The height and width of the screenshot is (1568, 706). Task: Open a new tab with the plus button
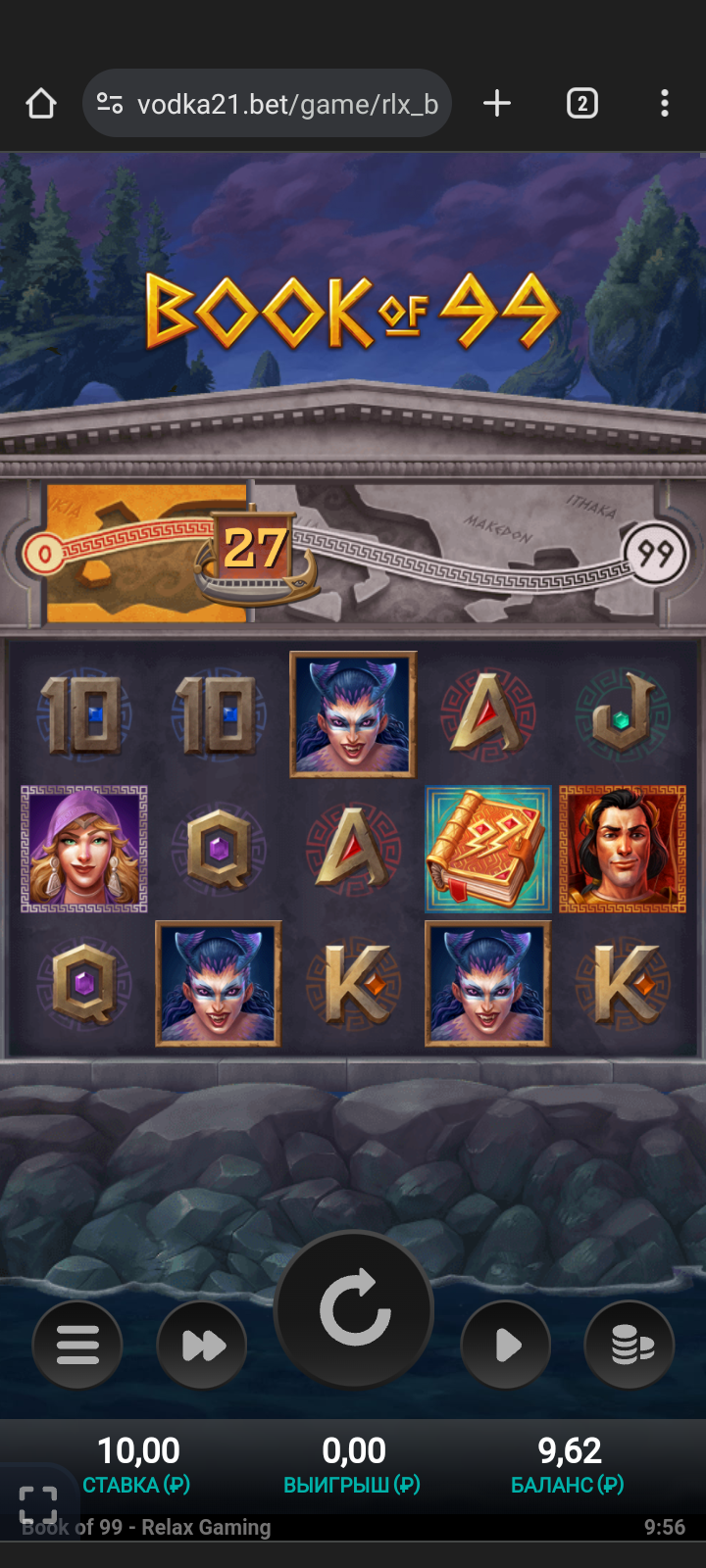point(497,104)
